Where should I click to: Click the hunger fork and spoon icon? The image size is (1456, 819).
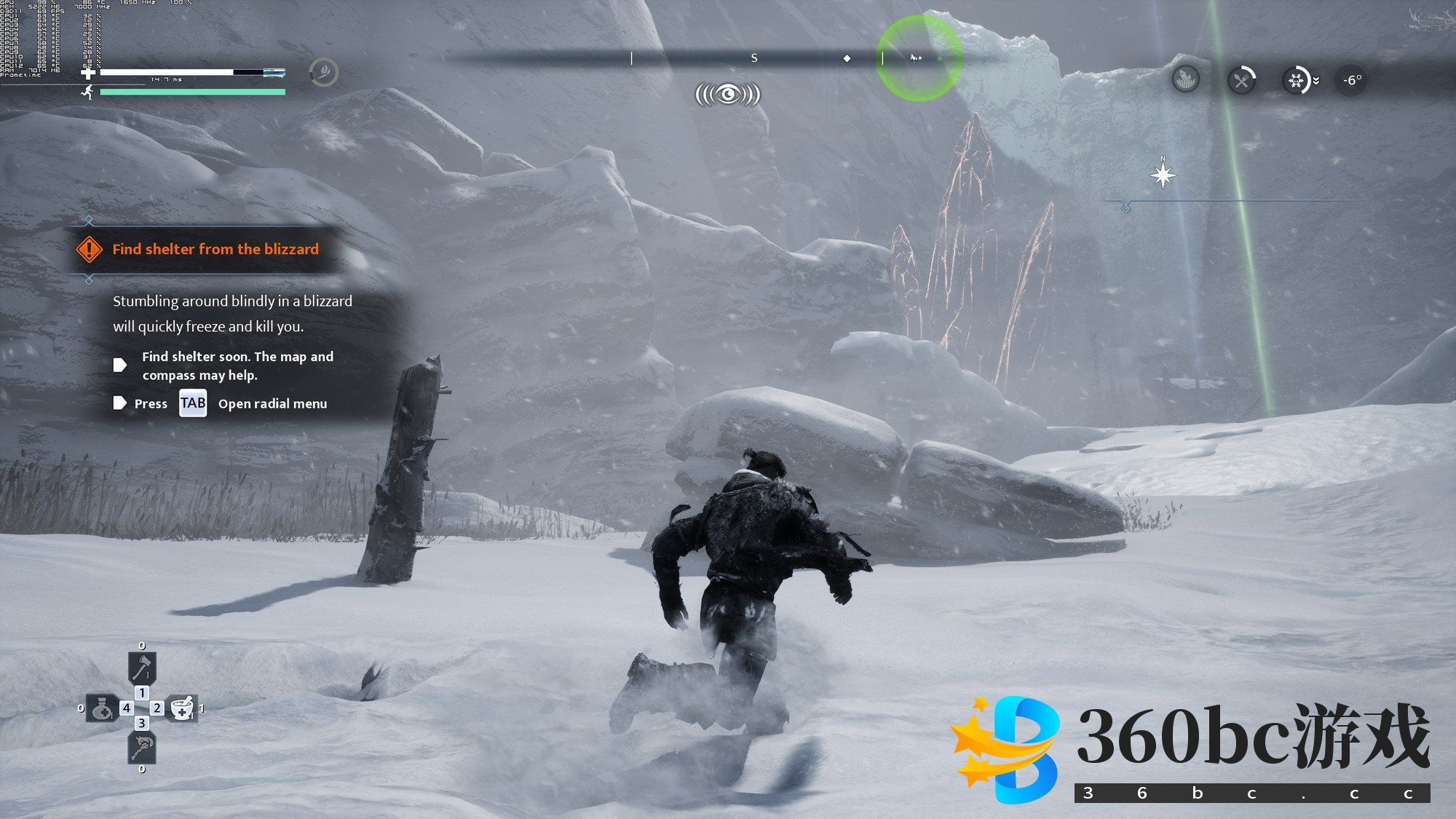click(1241, 80)
